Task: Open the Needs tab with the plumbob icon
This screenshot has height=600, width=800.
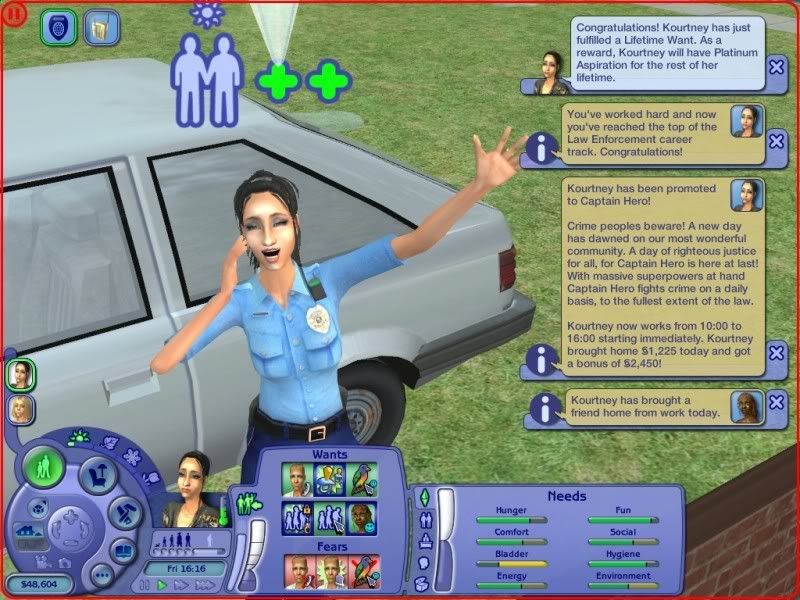Action: pos(423,497)
